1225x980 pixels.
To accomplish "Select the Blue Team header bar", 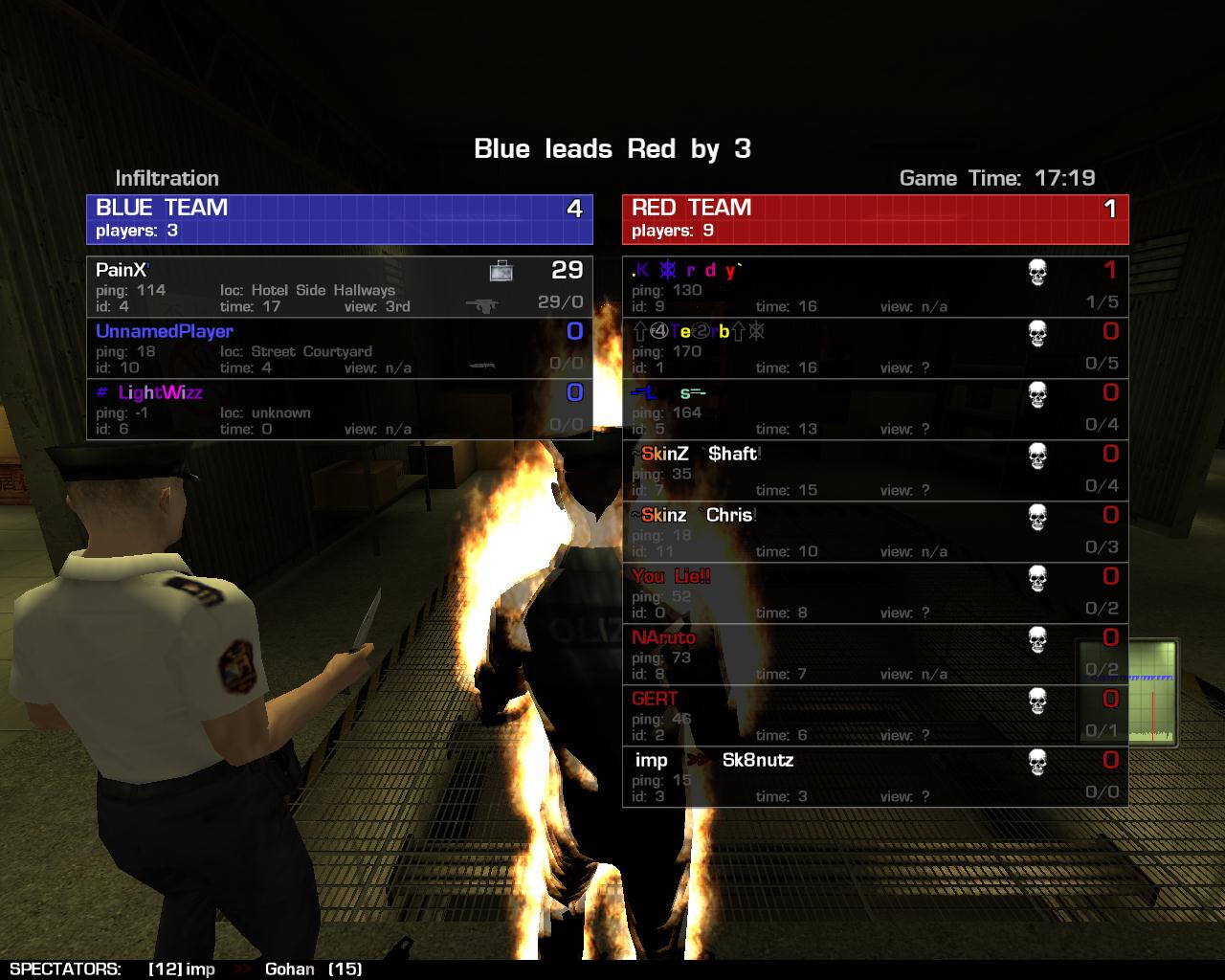I will tap(339, 219).
